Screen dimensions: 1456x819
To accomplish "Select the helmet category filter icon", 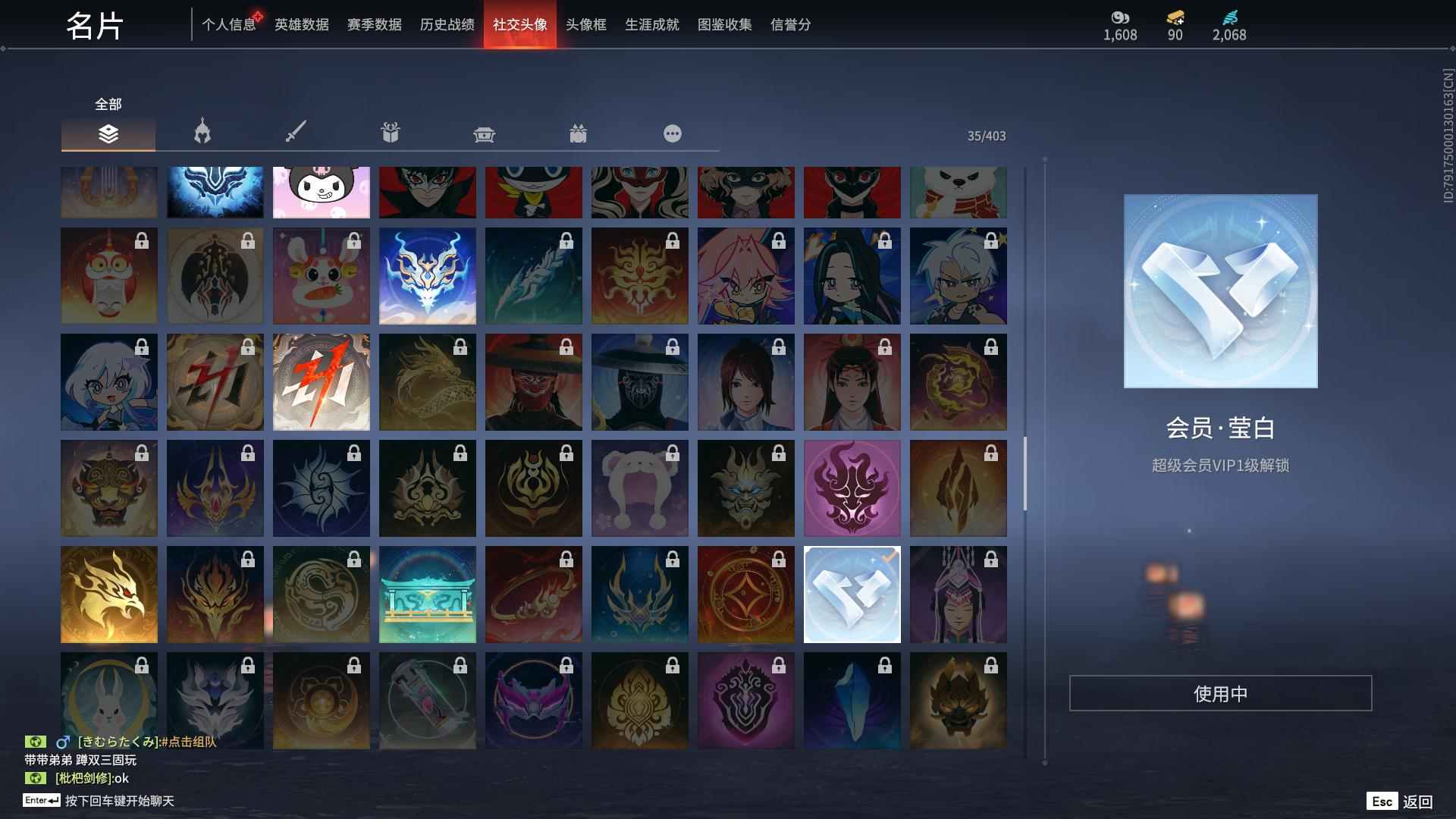I will click(201, 133).
